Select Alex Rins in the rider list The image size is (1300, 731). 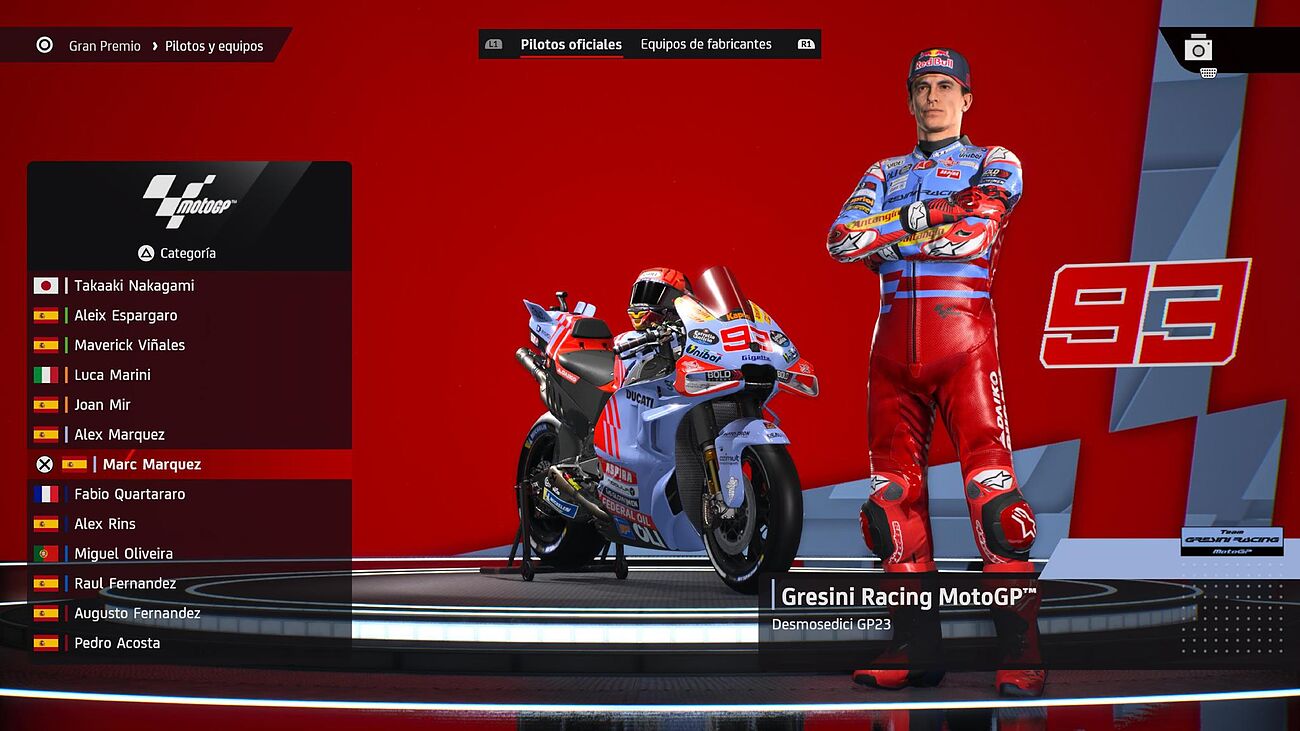[x=105, y=524]
